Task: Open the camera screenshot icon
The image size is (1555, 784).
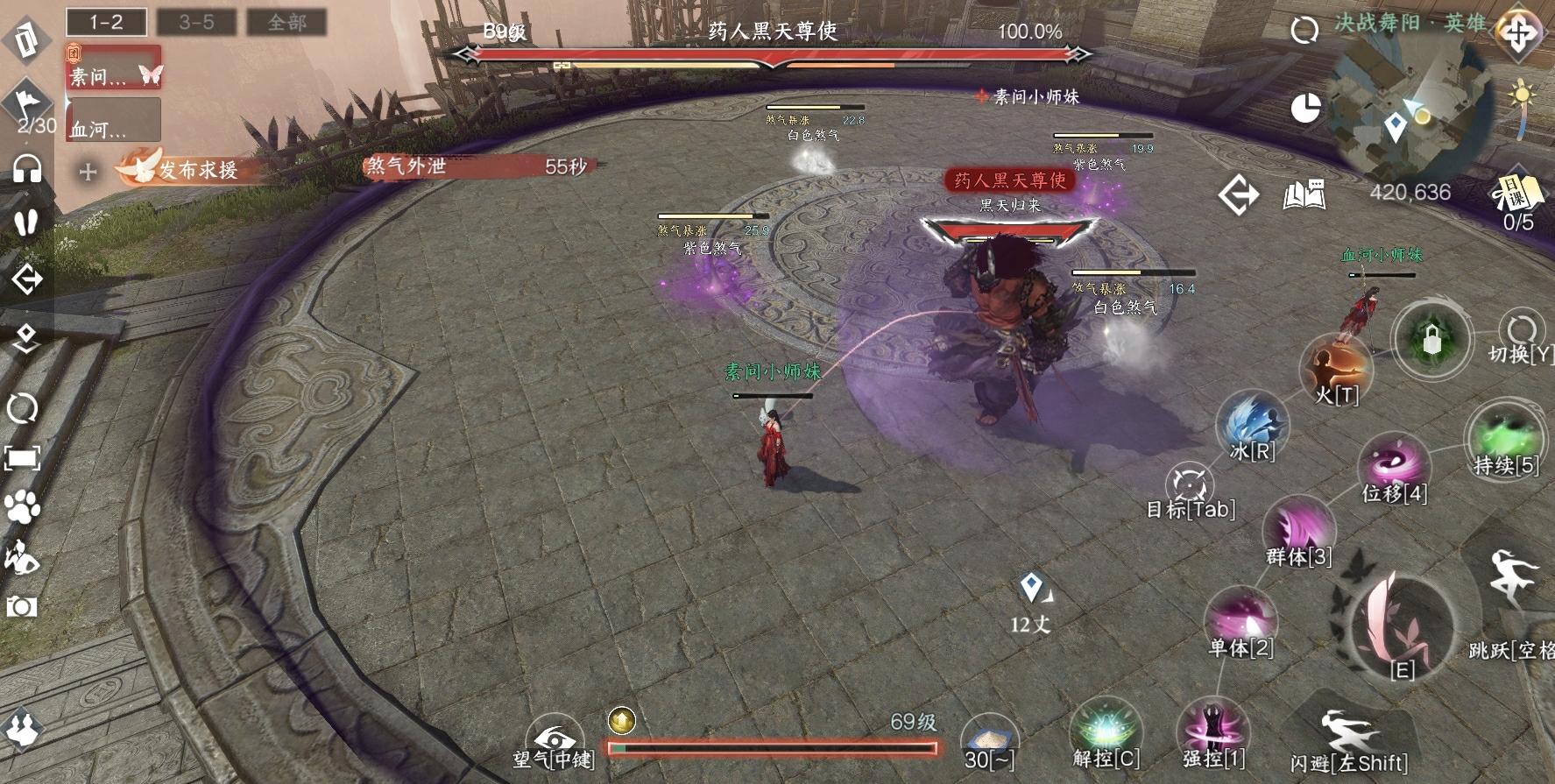Action: 22,606
